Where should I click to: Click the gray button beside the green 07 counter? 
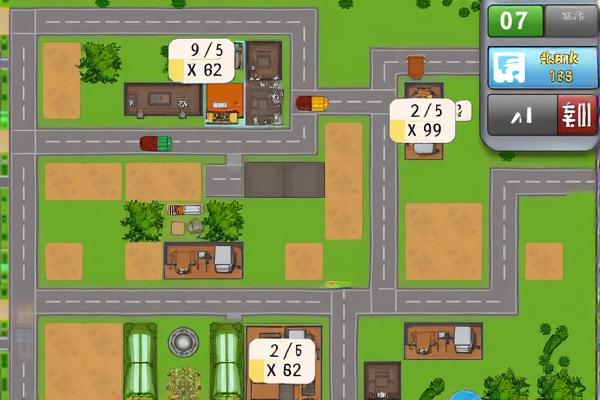tap(571, 20)
